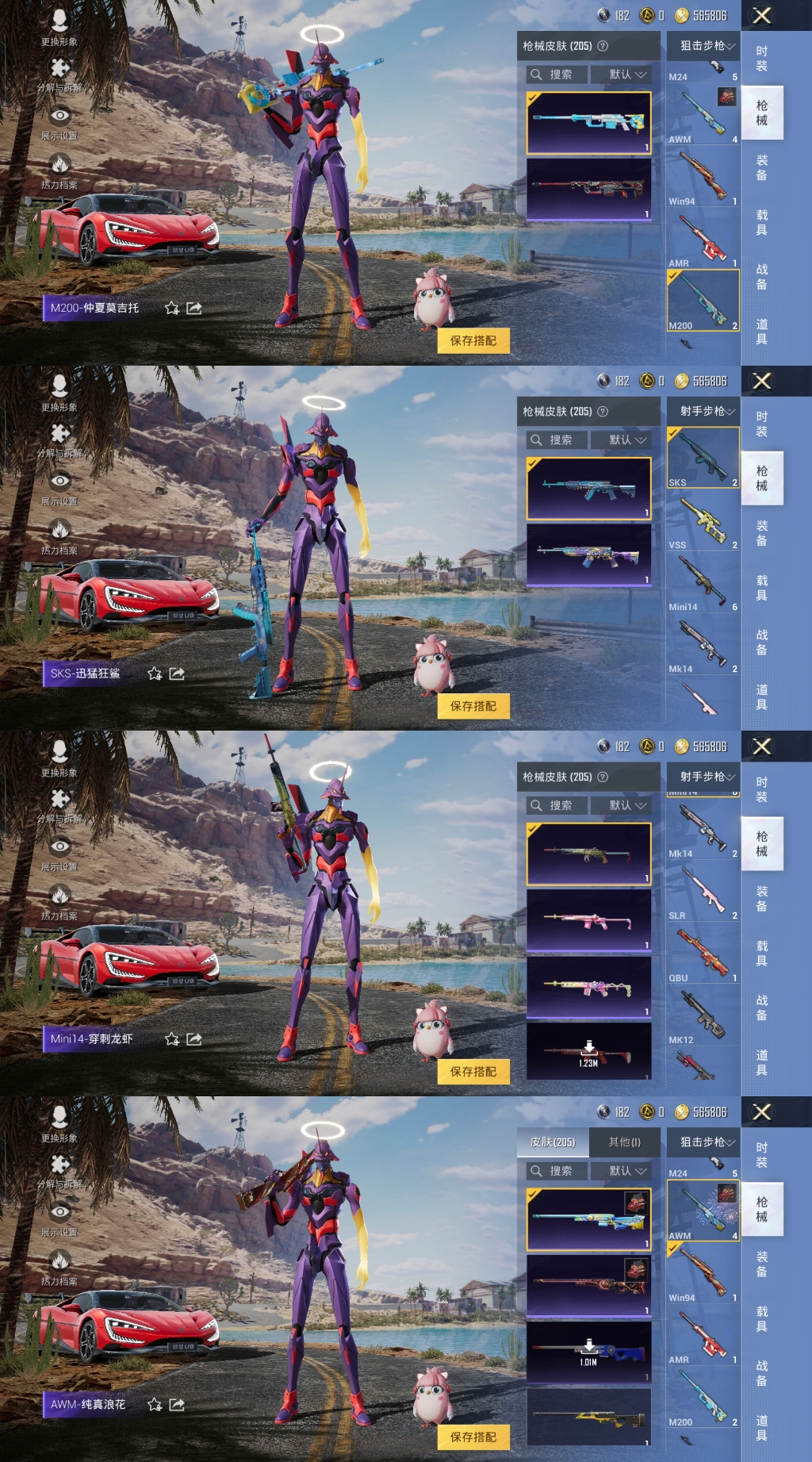Choose the yellow-gold AWM skin thumbnail

[588, 1417]
